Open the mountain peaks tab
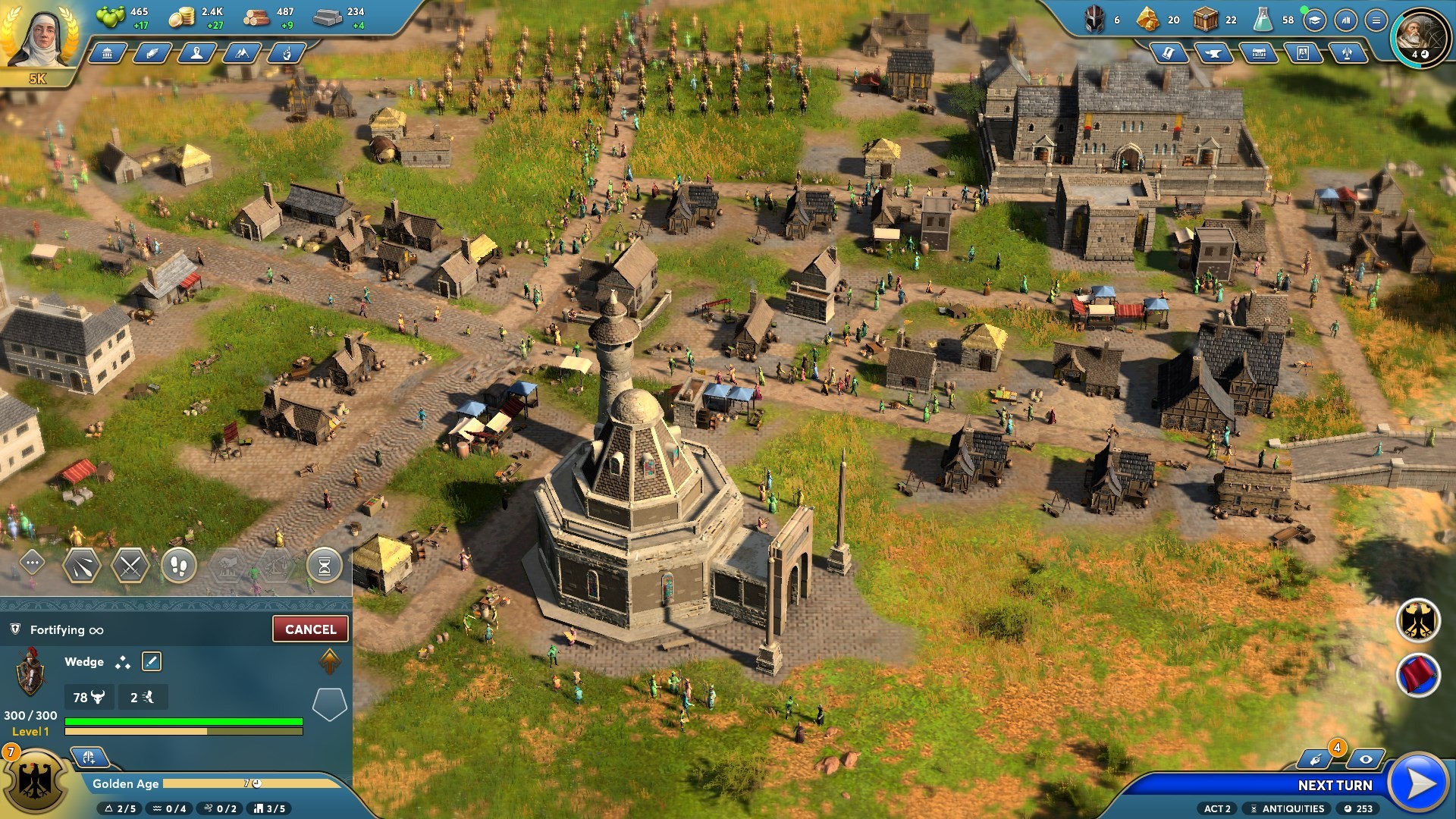 click(x=243, y=53)
